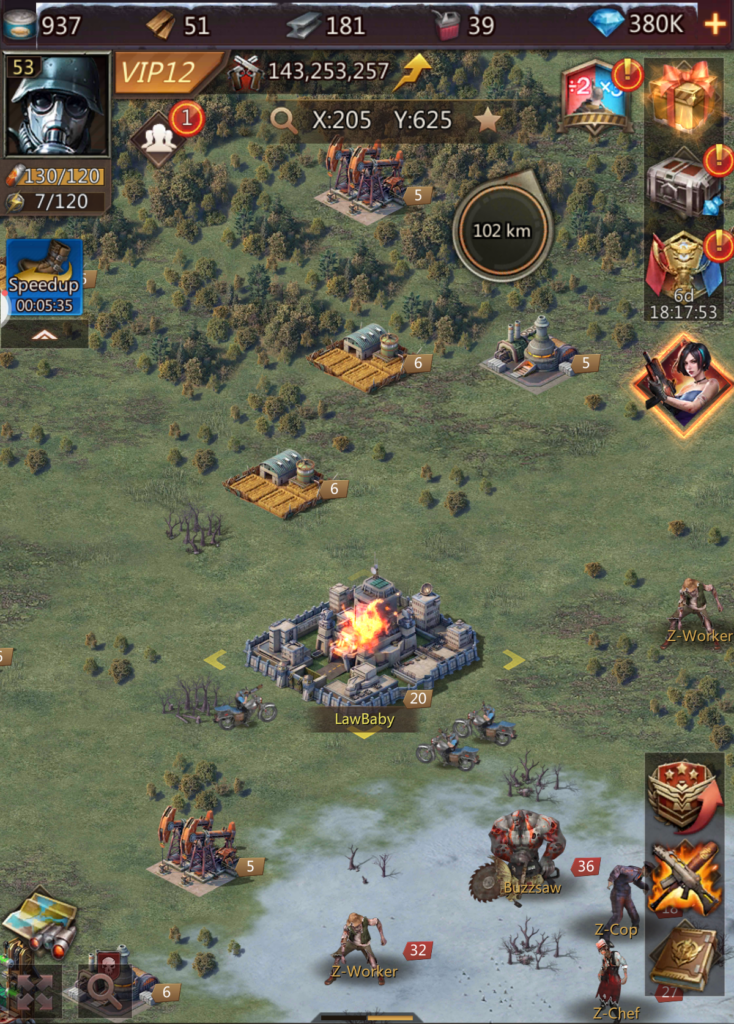Tap the 102 km distance compass

coord(501,231)
